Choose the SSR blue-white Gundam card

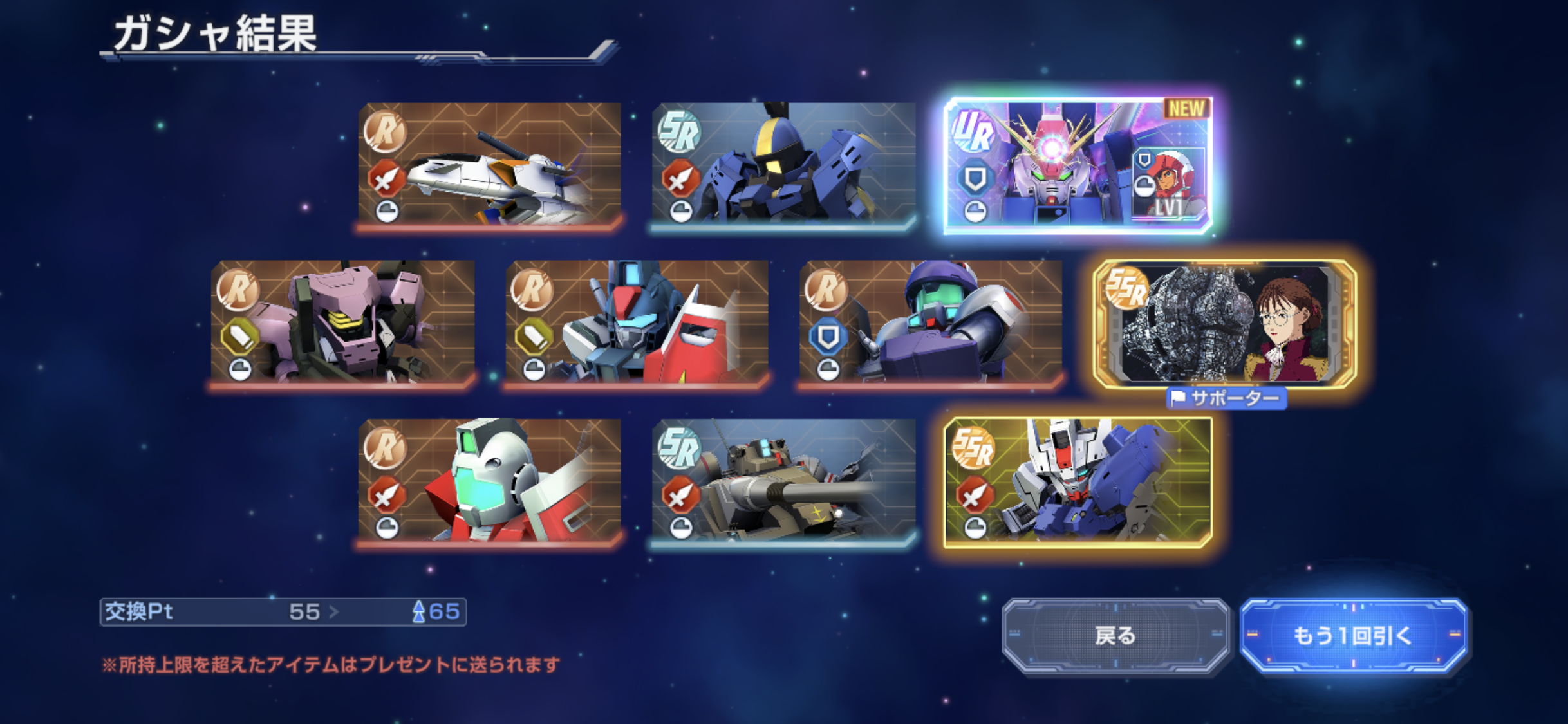tap(1078, 481)
